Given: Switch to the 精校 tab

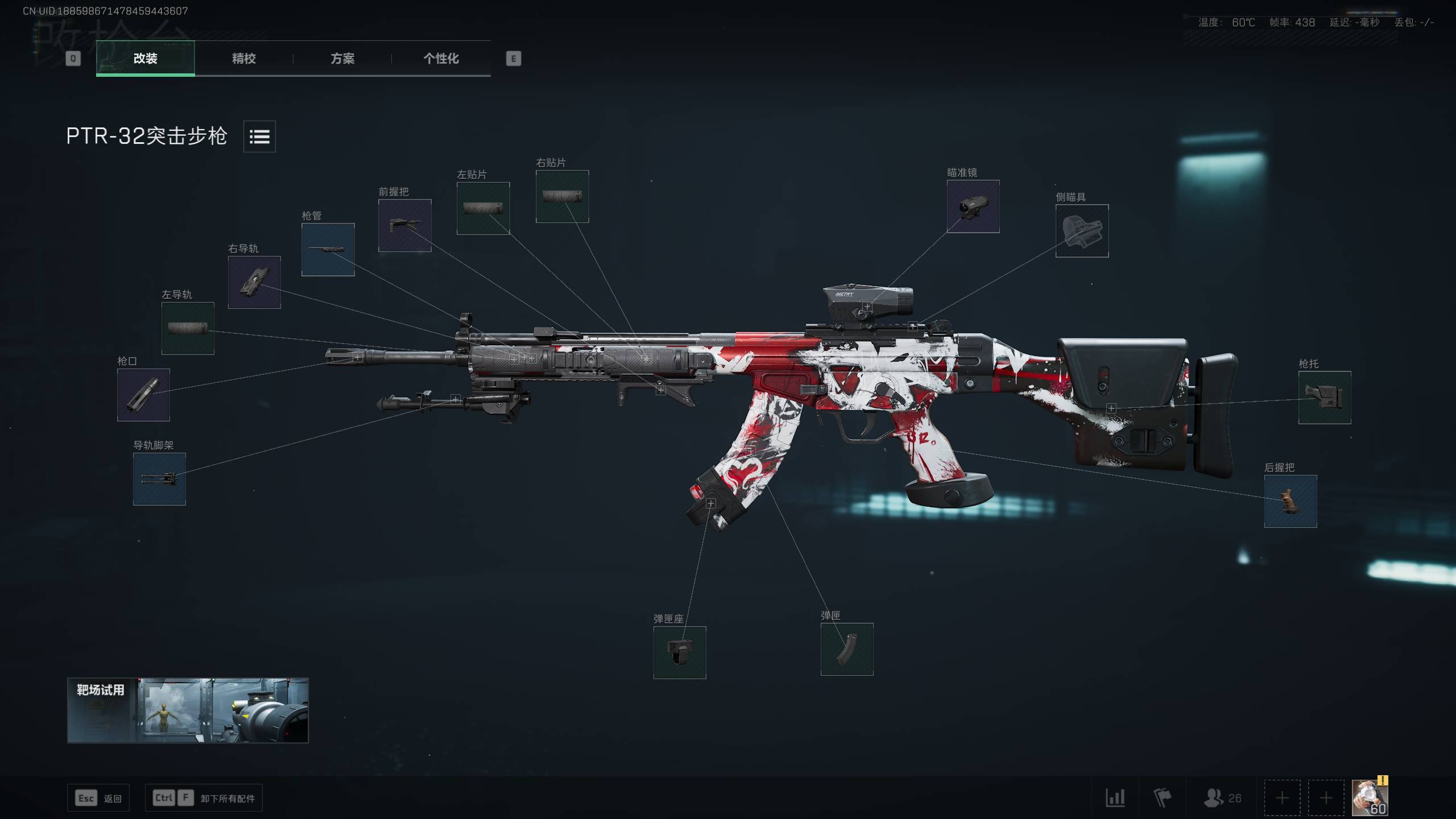Looking at the screenshot, I should [x=243, y=59].
